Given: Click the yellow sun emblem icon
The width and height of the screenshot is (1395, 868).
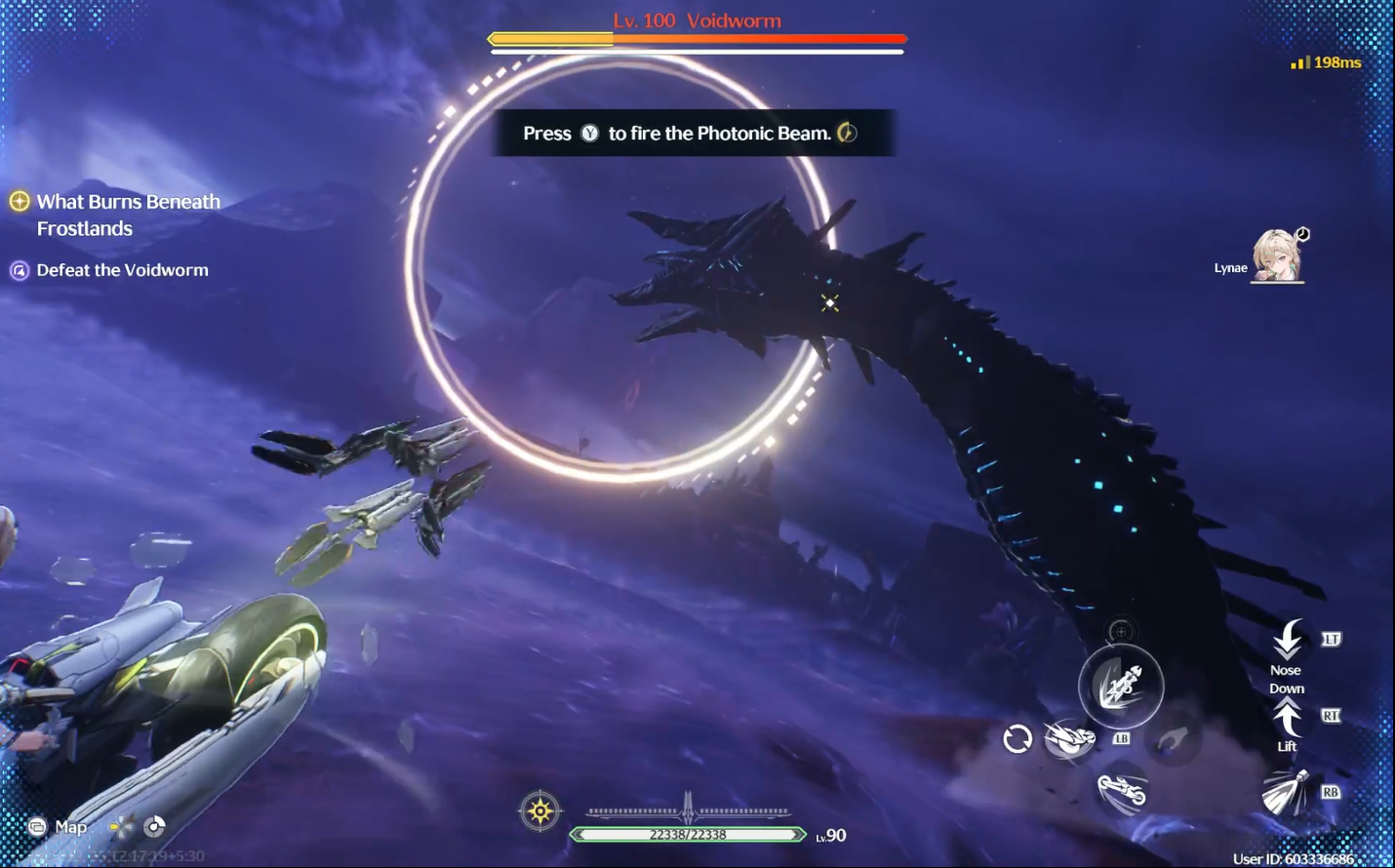Looking at the screenshot, I should pos(540,810).
